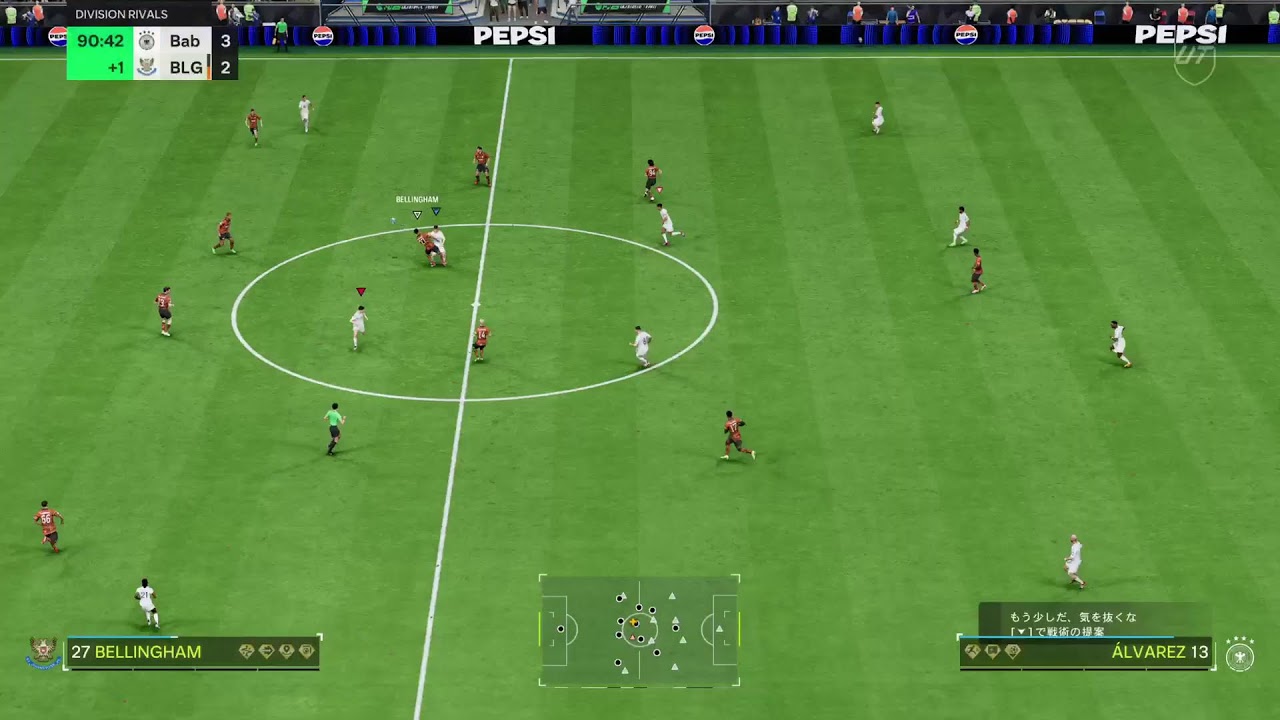The image size is (1280, 720).
Task: Expand the Bellingham player info panel
Action: pos(190,650)
